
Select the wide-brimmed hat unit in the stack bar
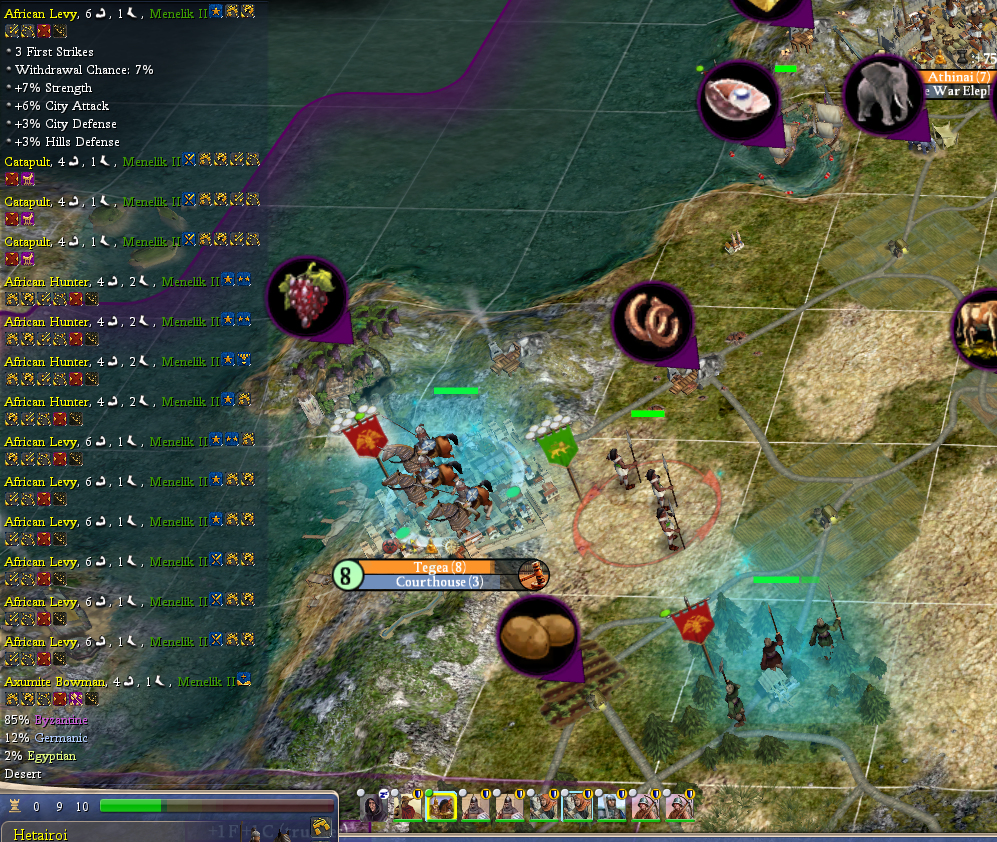pyautogui.click(x=407, y=805)
